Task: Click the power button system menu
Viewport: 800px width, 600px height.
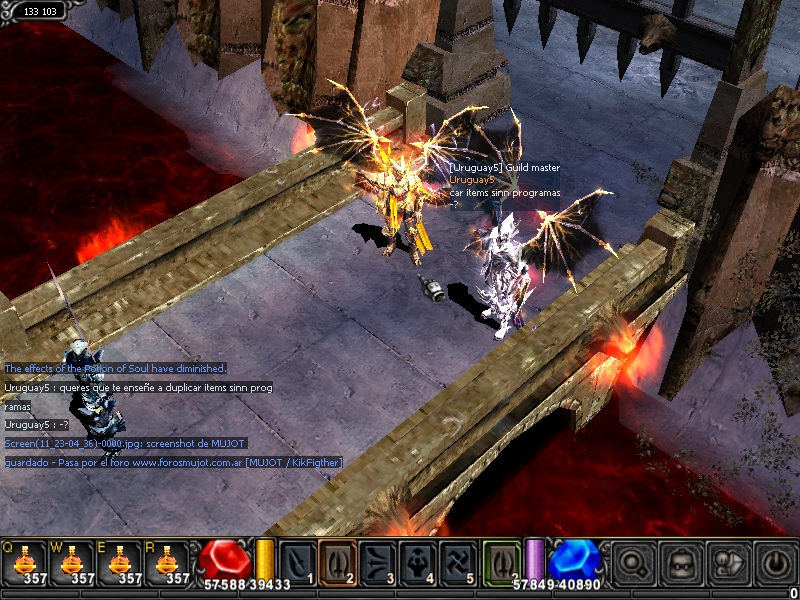Action: click(x=775, y=563)
